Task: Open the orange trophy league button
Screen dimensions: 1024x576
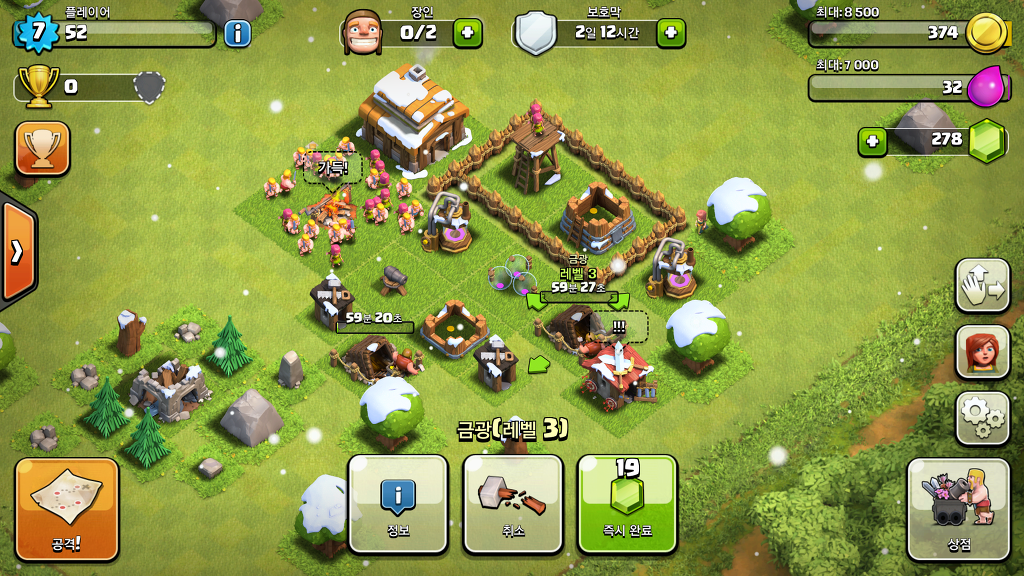Action: point(42,149)
